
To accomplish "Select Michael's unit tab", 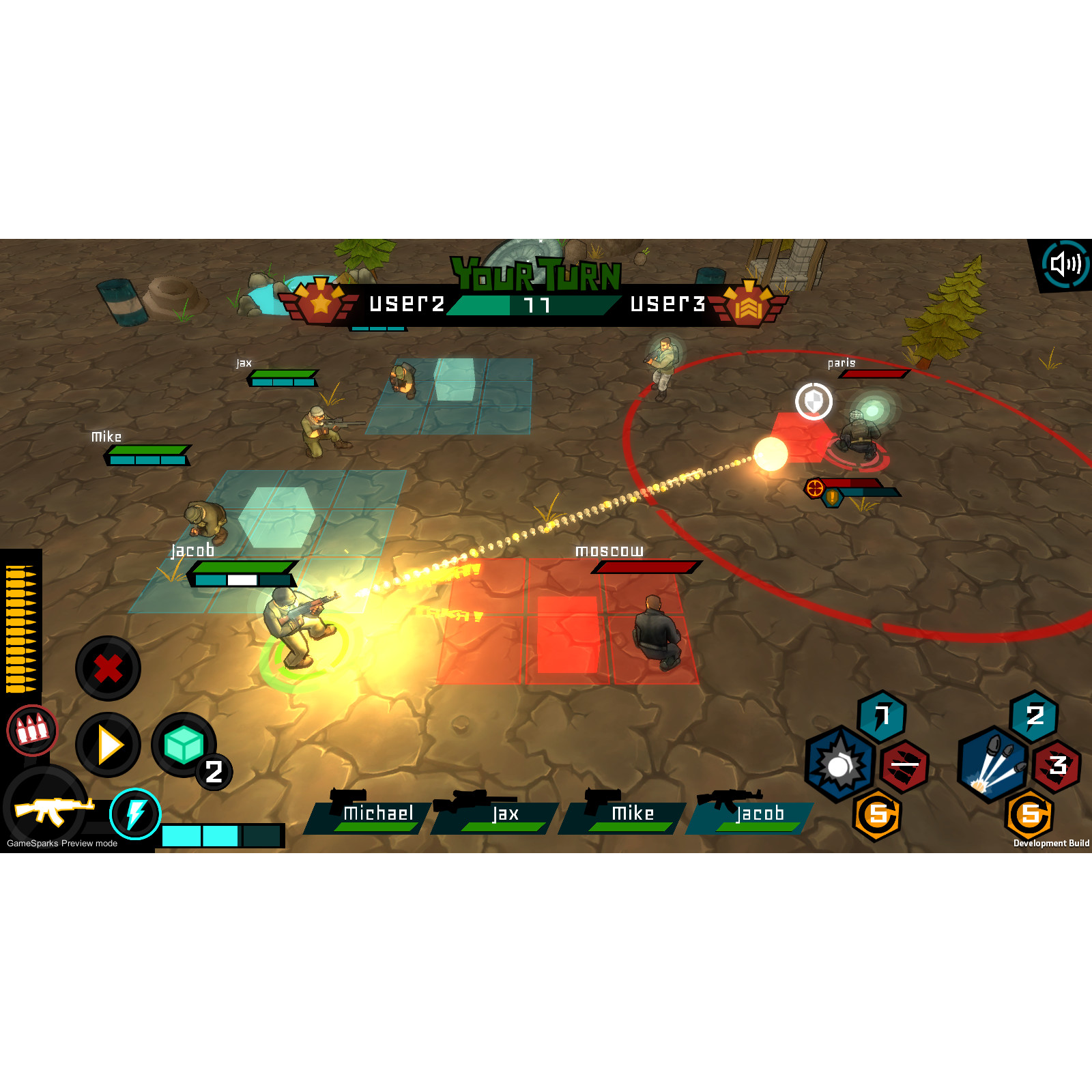I will pos(372,815).
